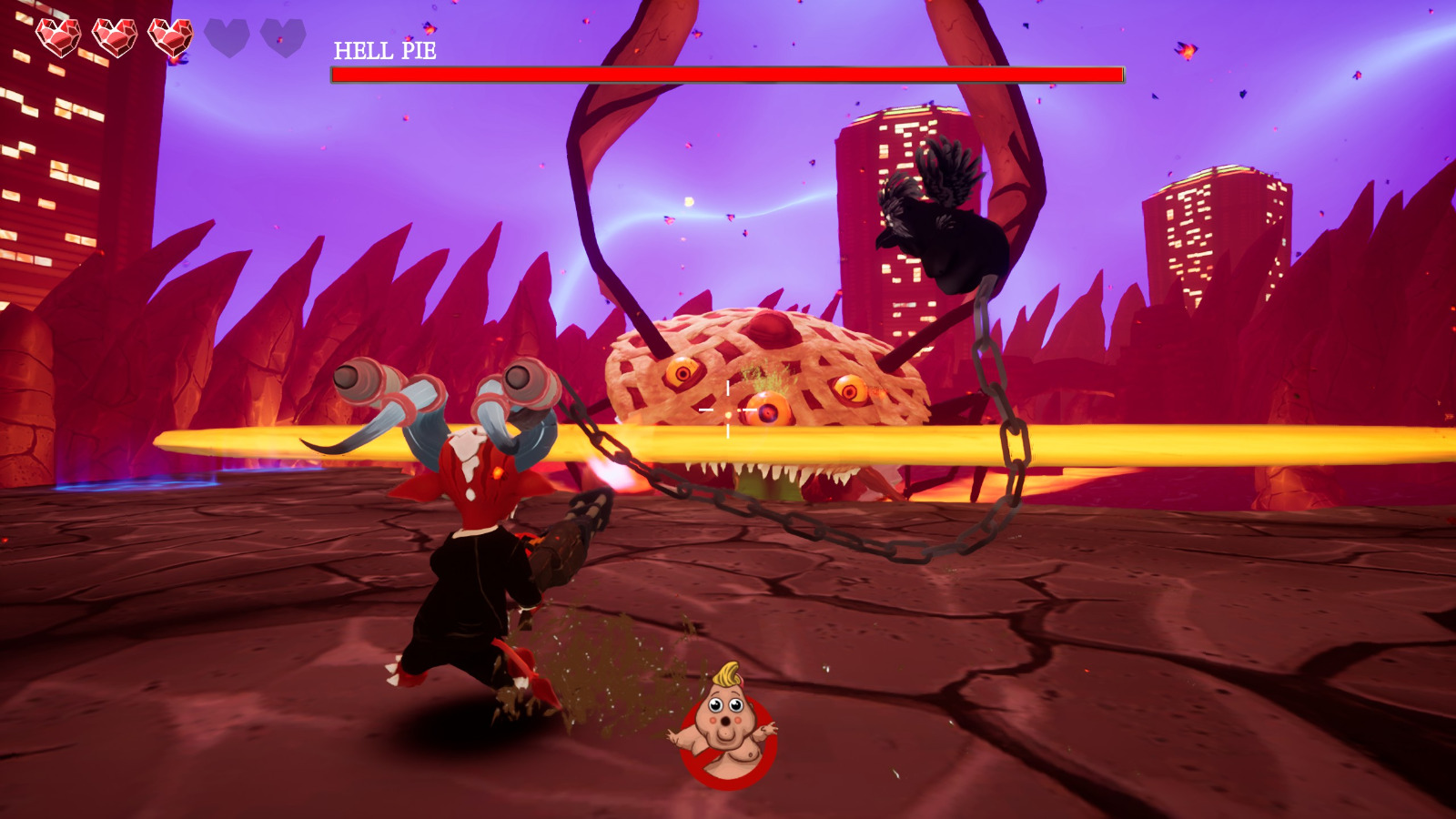Screen dimensions: 1456x819
Task: Click the boss name text above the bar
Action: pos(383,50)
